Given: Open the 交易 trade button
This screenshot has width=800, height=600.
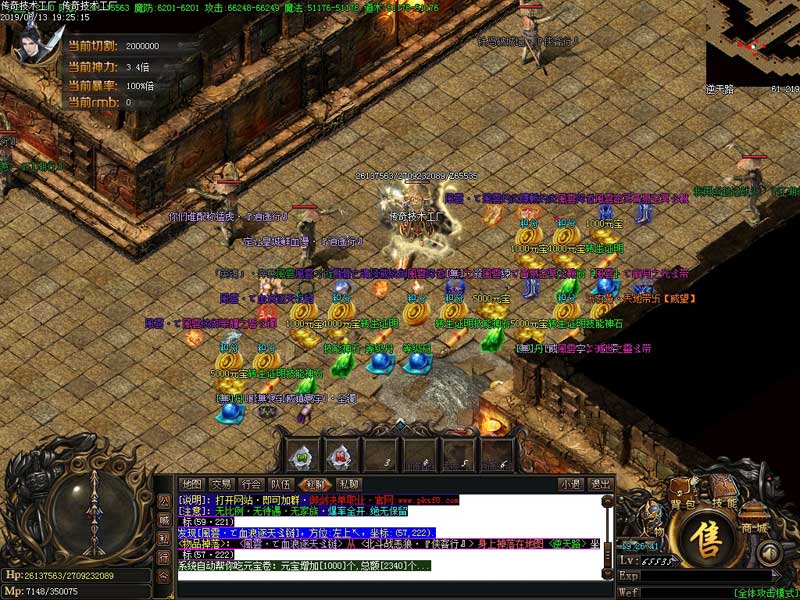Looking at the screenshot, I should (222, 484).
